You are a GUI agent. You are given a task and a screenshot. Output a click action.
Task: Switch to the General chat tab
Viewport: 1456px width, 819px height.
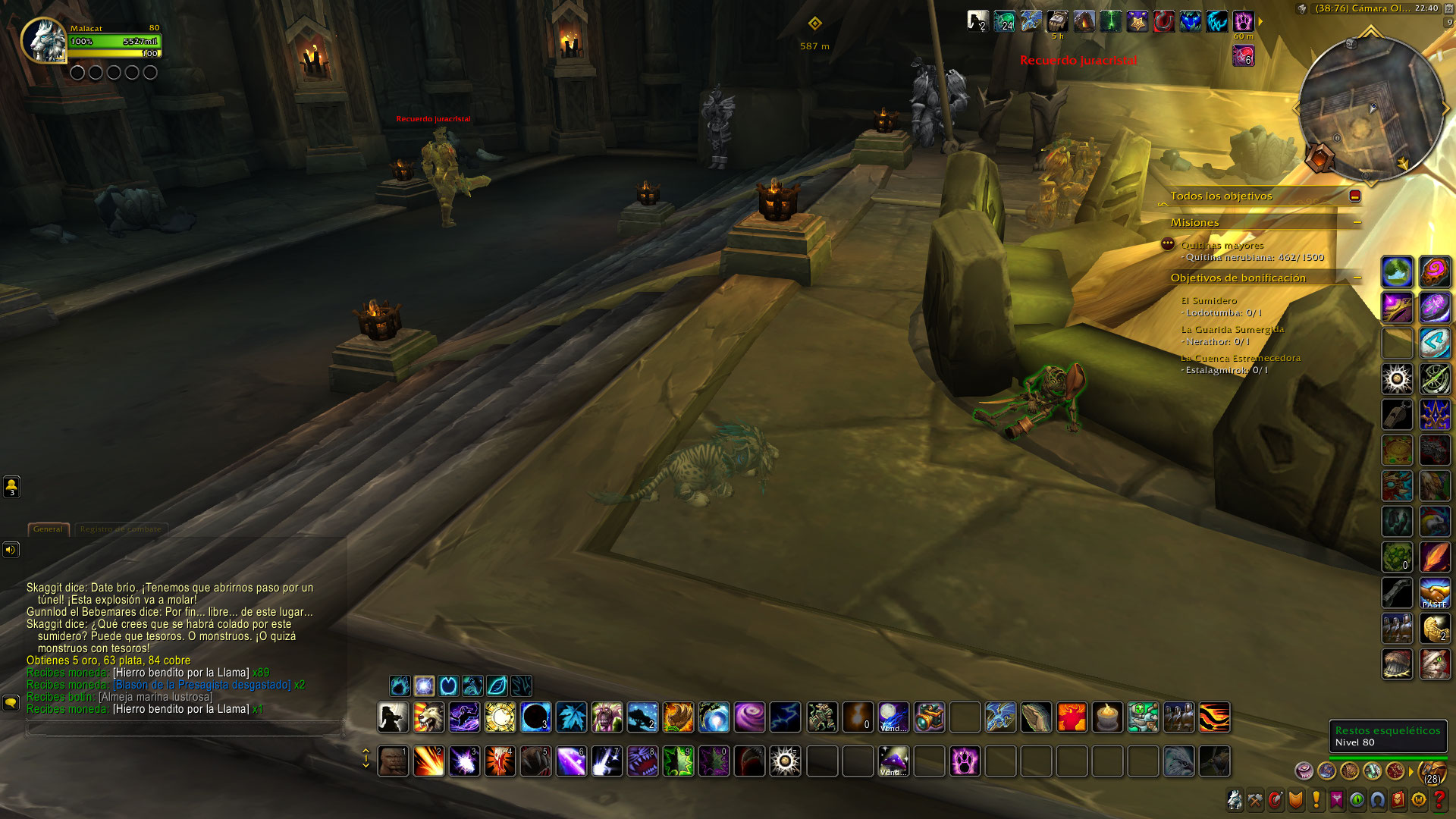point(48,529)
